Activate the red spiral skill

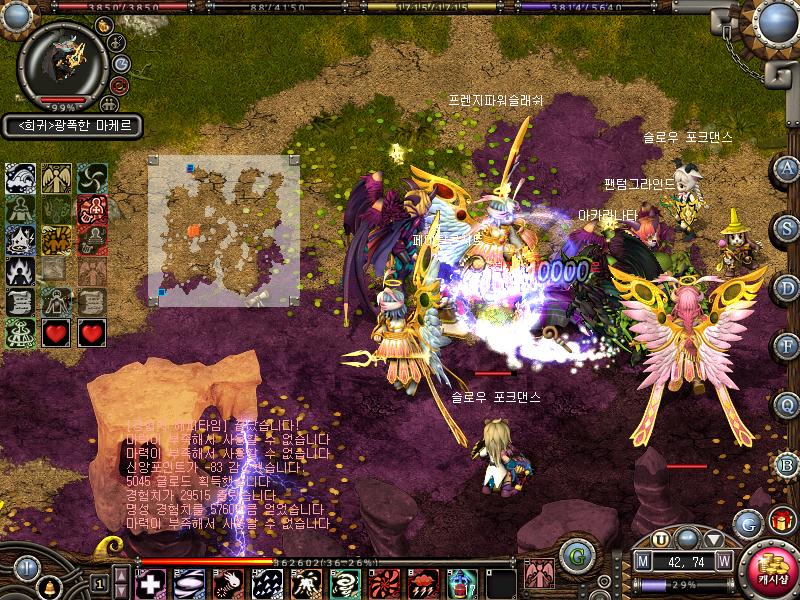383,583
